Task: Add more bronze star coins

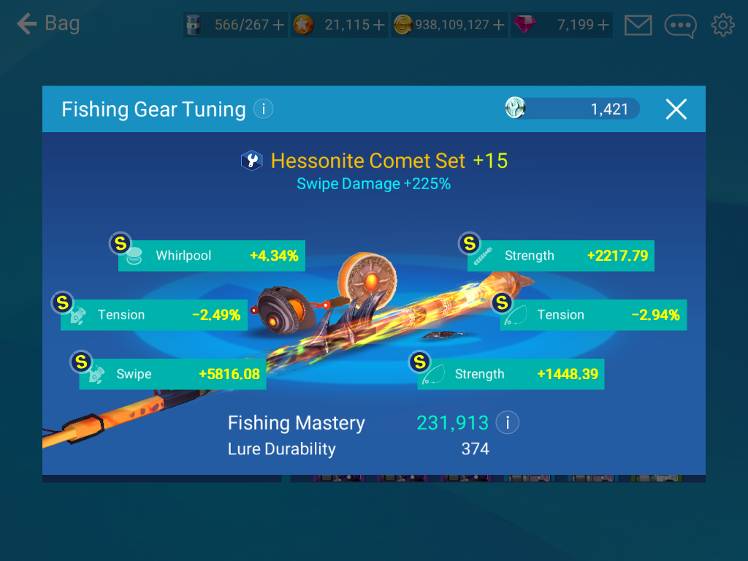Action: pyautogui.click(x=378, y=25)
